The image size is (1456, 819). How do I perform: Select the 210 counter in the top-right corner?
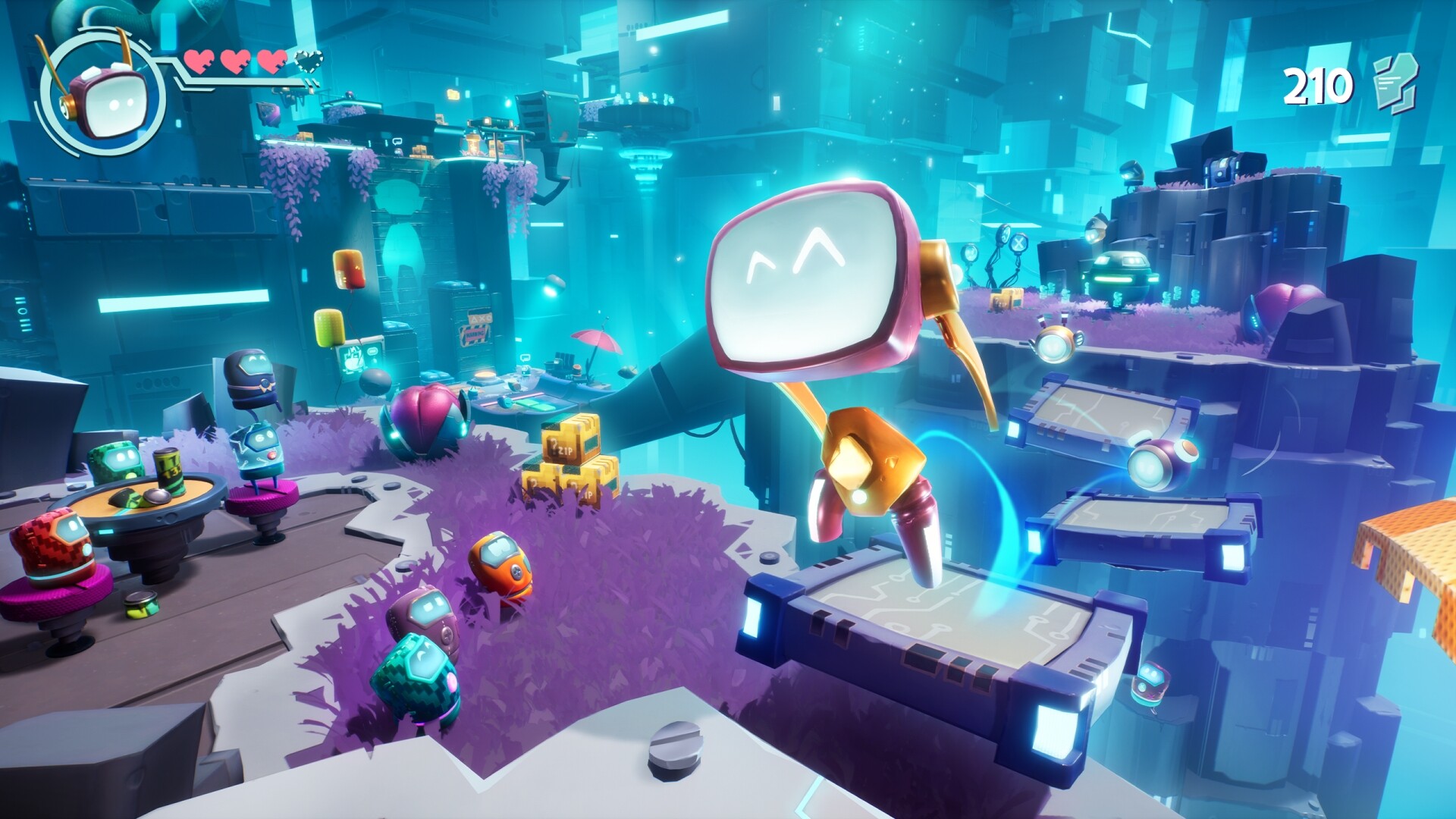1319,83
